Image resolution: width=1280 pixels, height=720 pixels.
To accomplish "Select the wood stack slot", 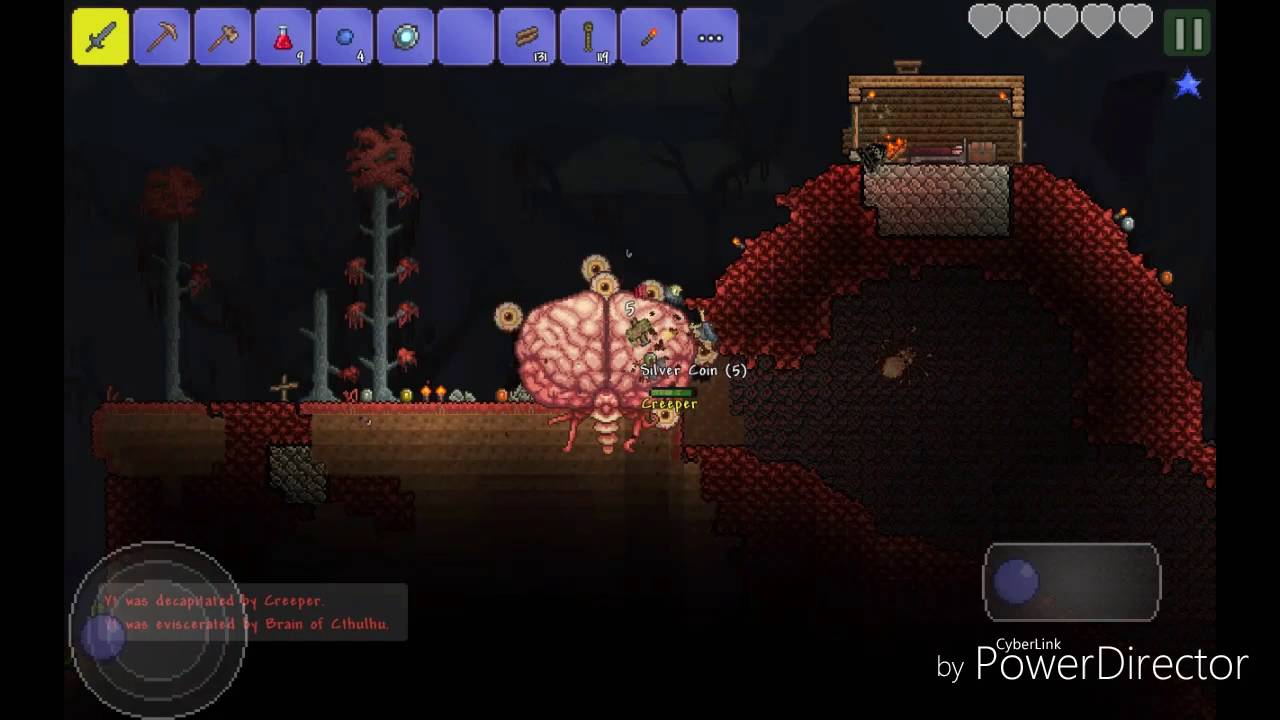I will coord(527,37).
